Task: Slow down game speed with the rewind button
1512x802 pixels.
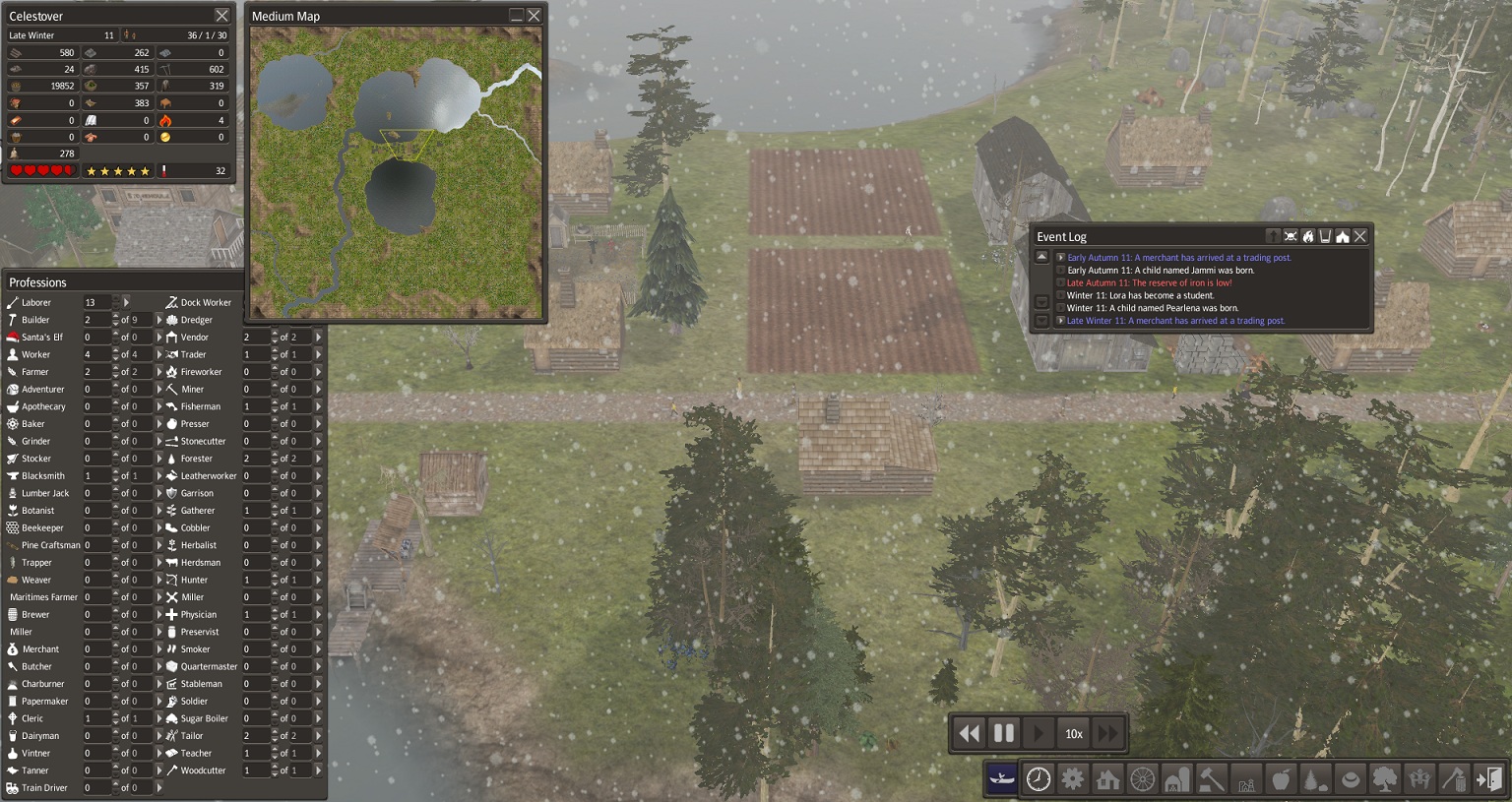Action: [x=970, y=733]
